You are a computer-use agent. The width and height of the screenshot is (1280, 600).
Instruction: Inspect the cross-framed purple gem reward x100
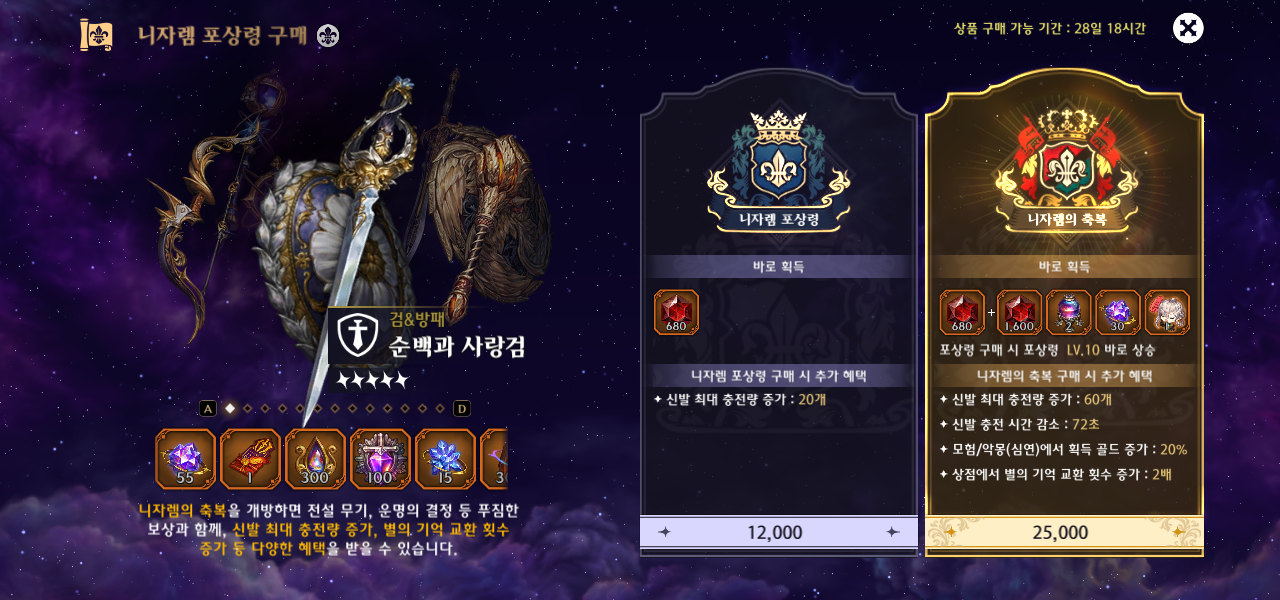(x=380, y=459)
